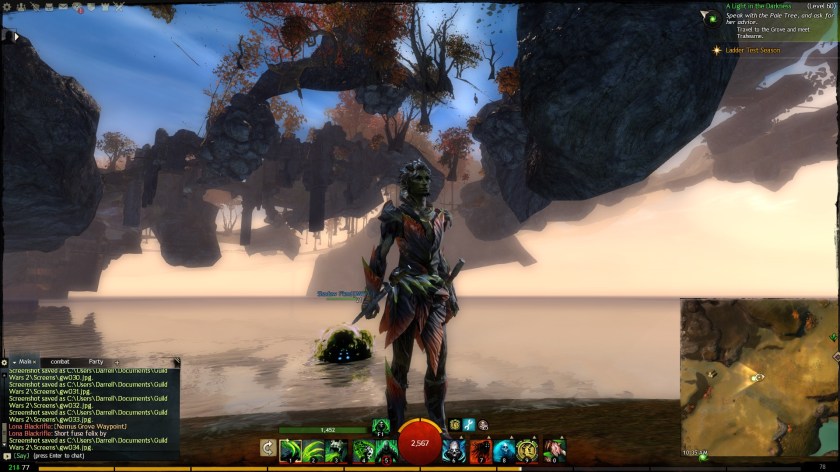The width and height of the screenshot is (840, 472).
Task: Open the game menu gear icon
Action: click(x=7, y=6)
